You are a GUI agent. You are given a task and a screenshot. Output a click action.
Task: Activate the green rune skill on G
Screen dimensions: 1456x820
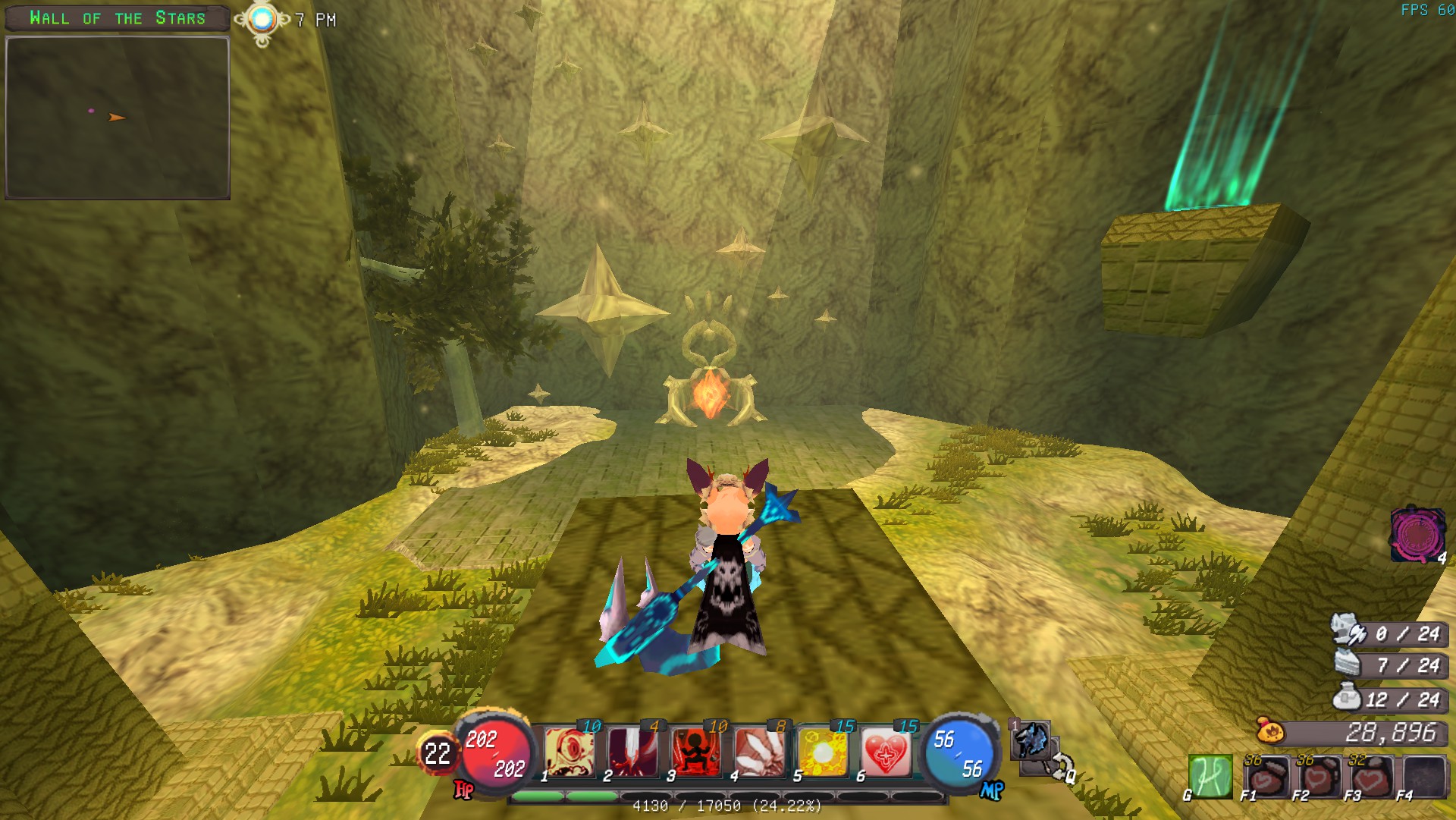tap(1210, 776)
